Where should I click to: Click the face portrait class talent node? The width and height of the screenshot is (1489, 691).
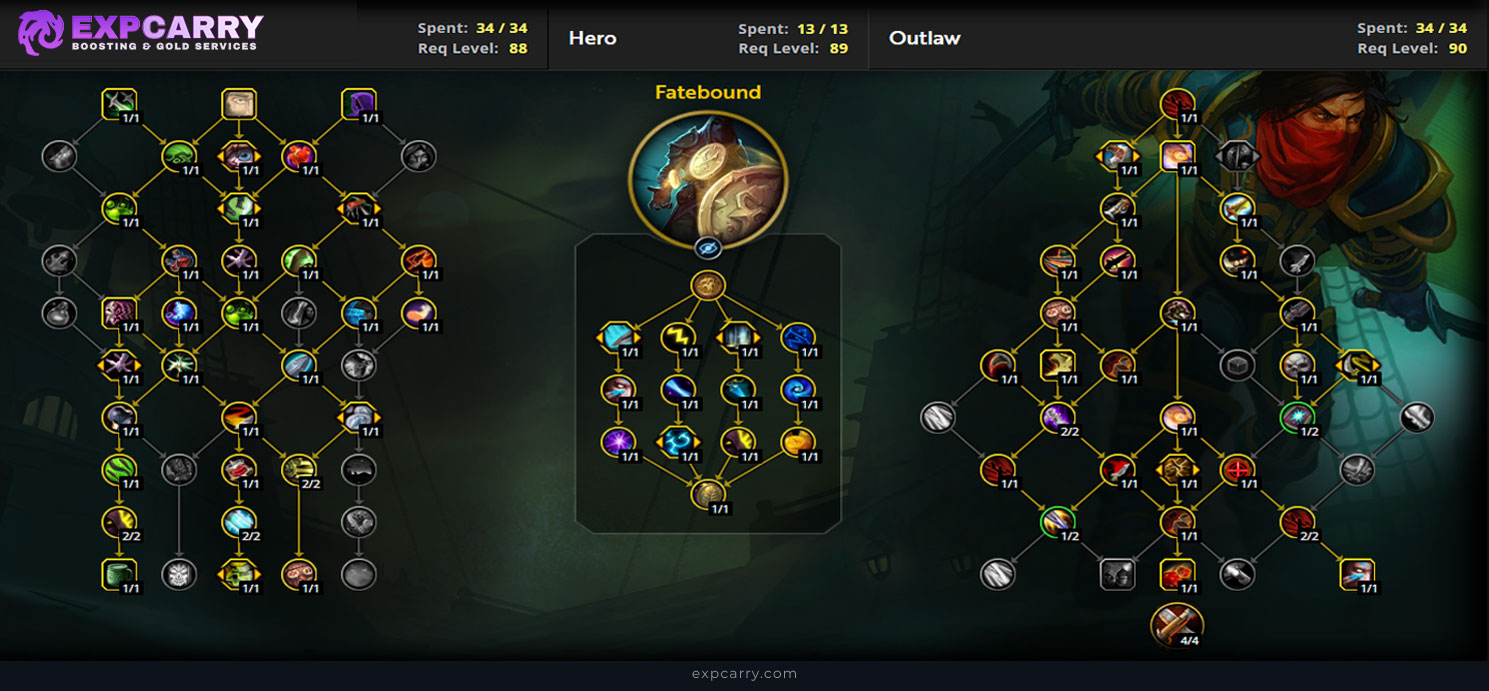pos(238,104)
